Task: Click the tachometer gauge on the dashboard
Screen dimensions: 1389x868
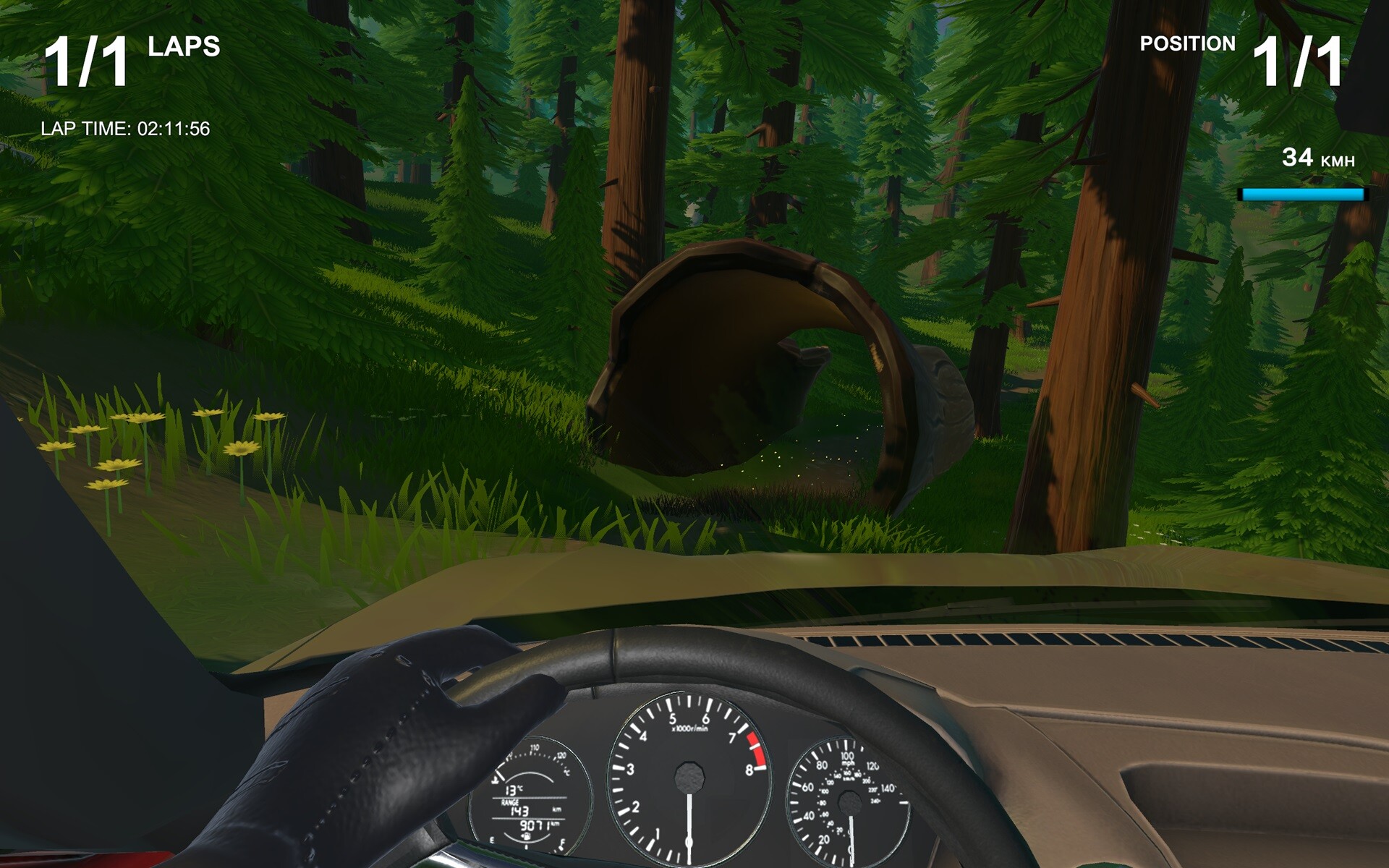Action: (691, 778)
